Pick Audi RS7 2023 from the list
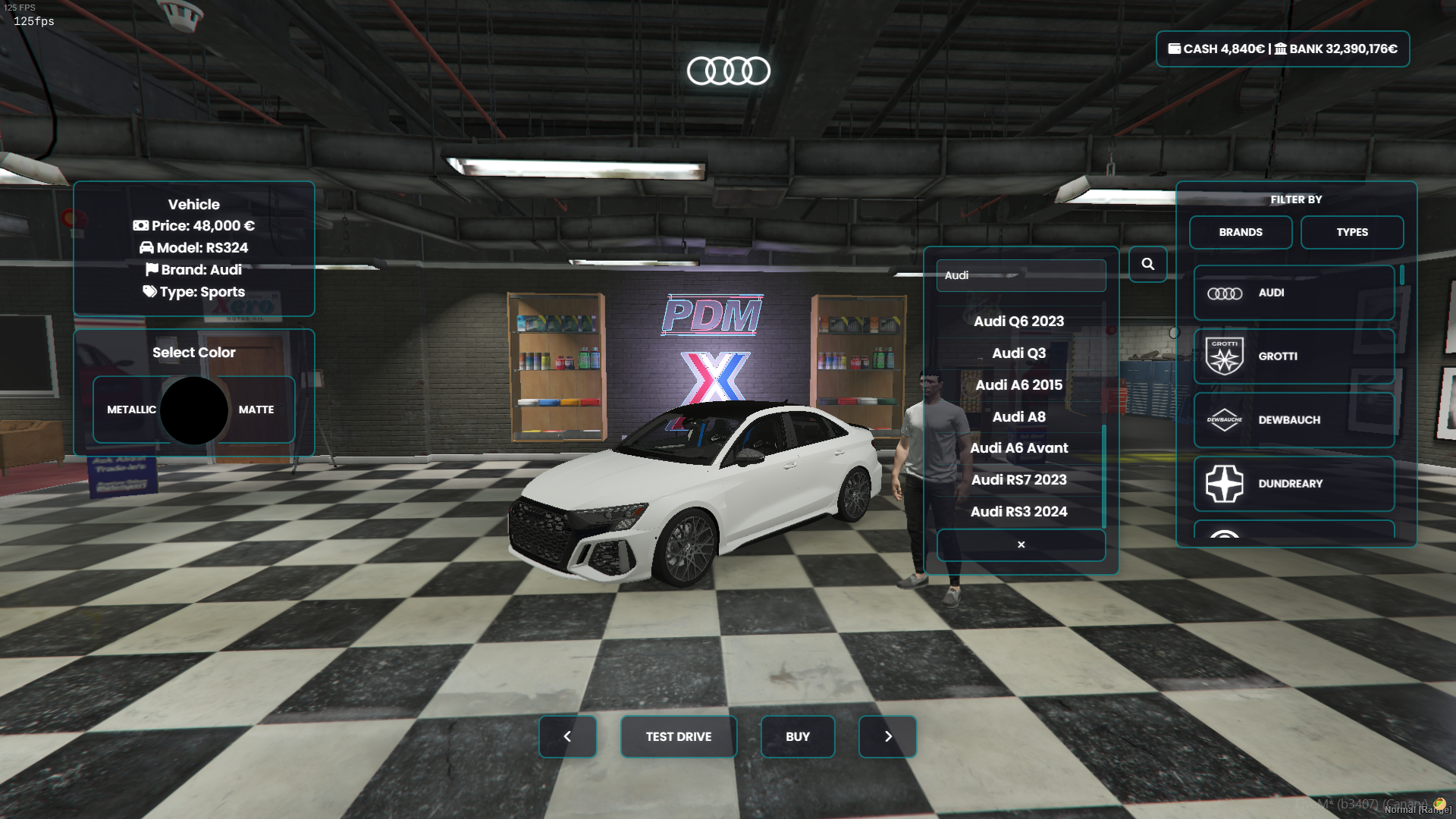The width and height of the screenshot is (1456, 819). 1018,480
